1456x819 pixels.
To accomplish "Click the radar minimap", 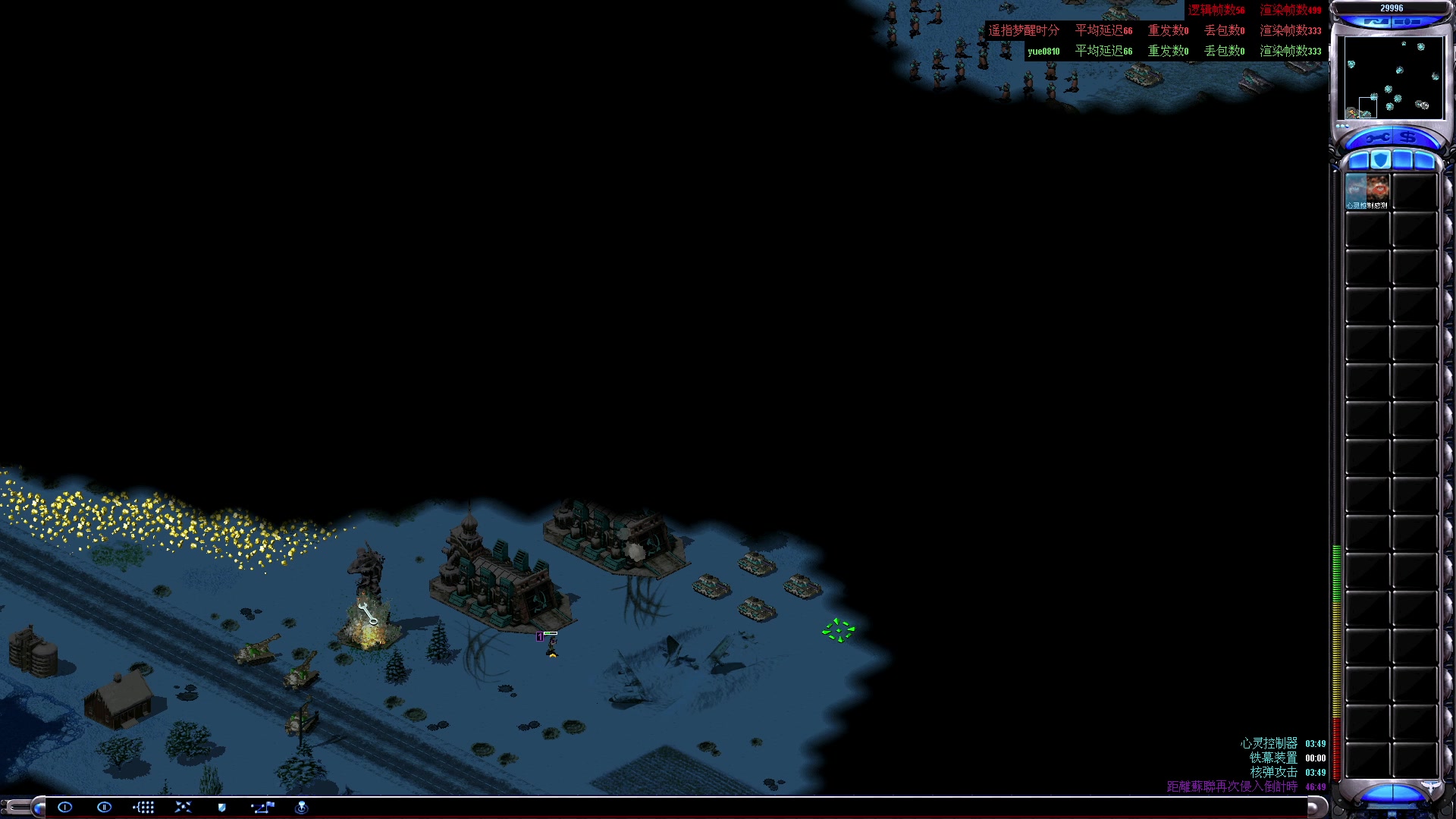I will [x=1392, y=77].
